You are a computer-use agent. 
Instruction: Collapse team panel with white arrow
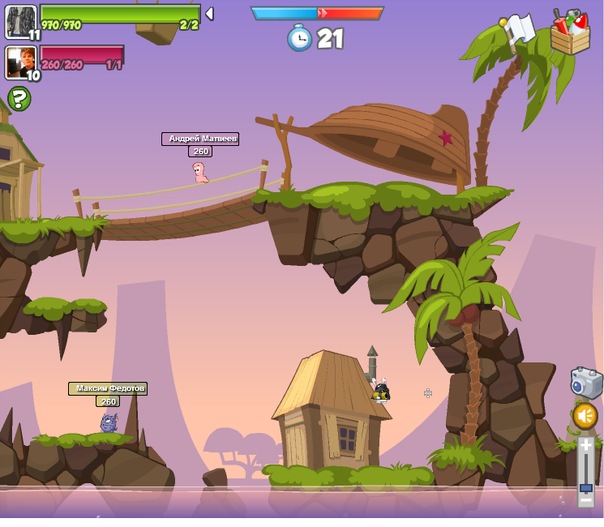[x=209, y=13]
